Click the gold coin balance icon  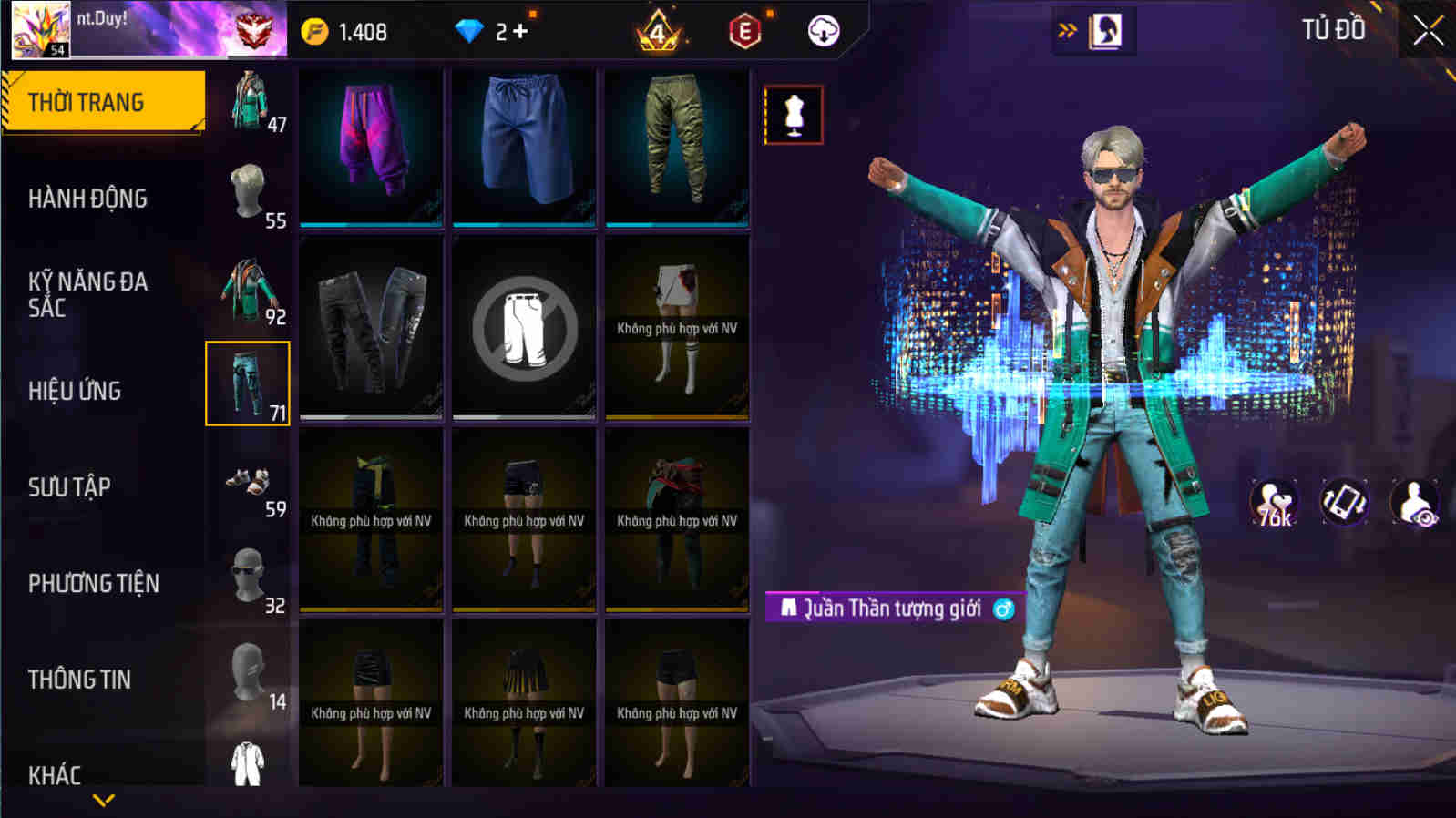314,30
